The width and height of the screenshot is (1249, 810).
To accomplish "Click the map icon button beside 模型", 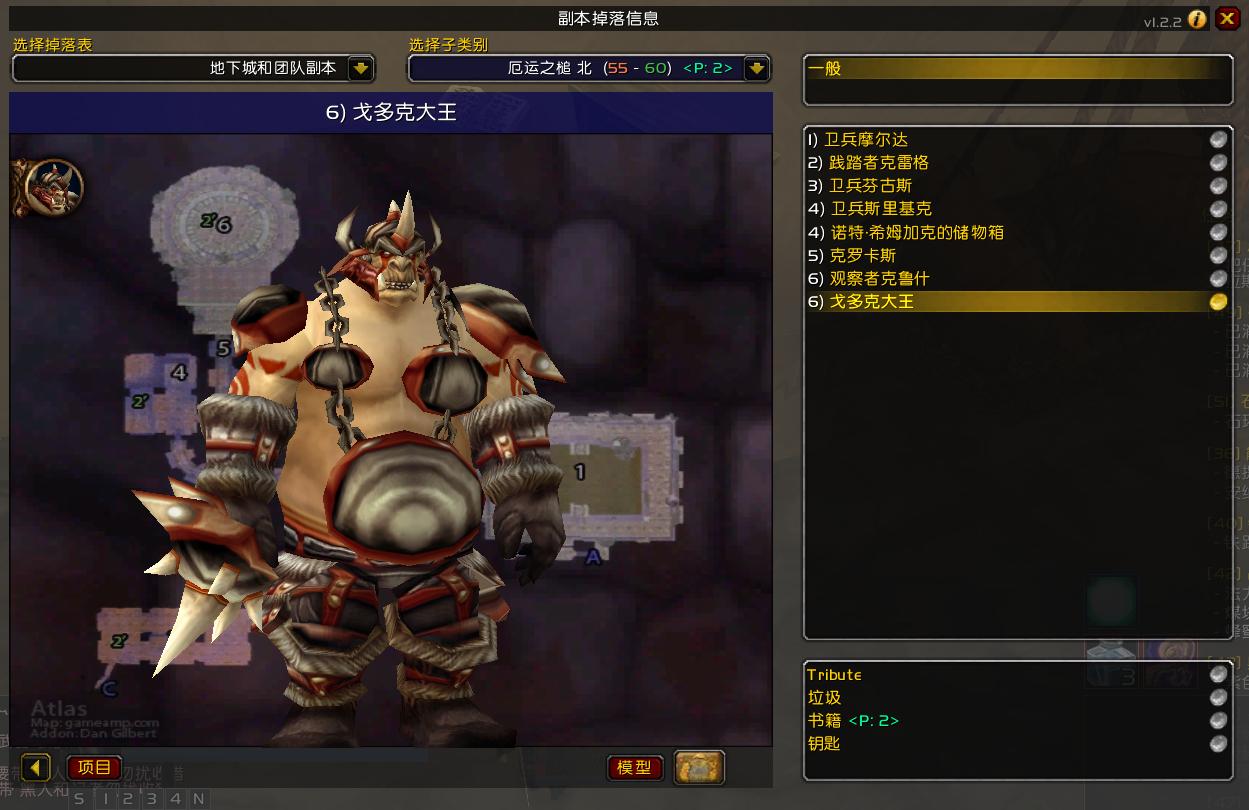I will 699,768.
